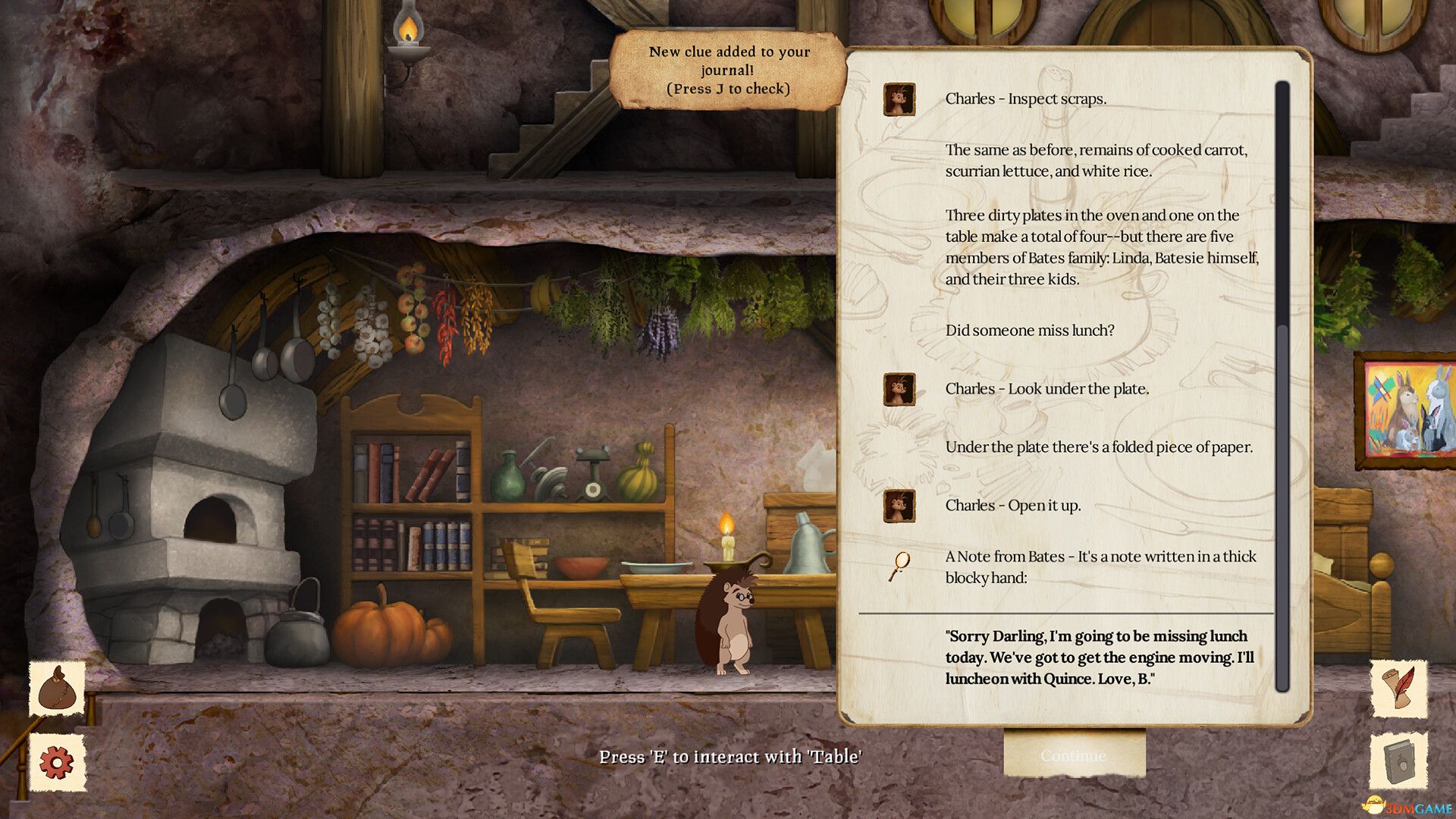The height and width of the screenshot is (819, 1456).
Task: Click the magnifying glass beside 'A Note from Bates'
Action: point(899,563)
